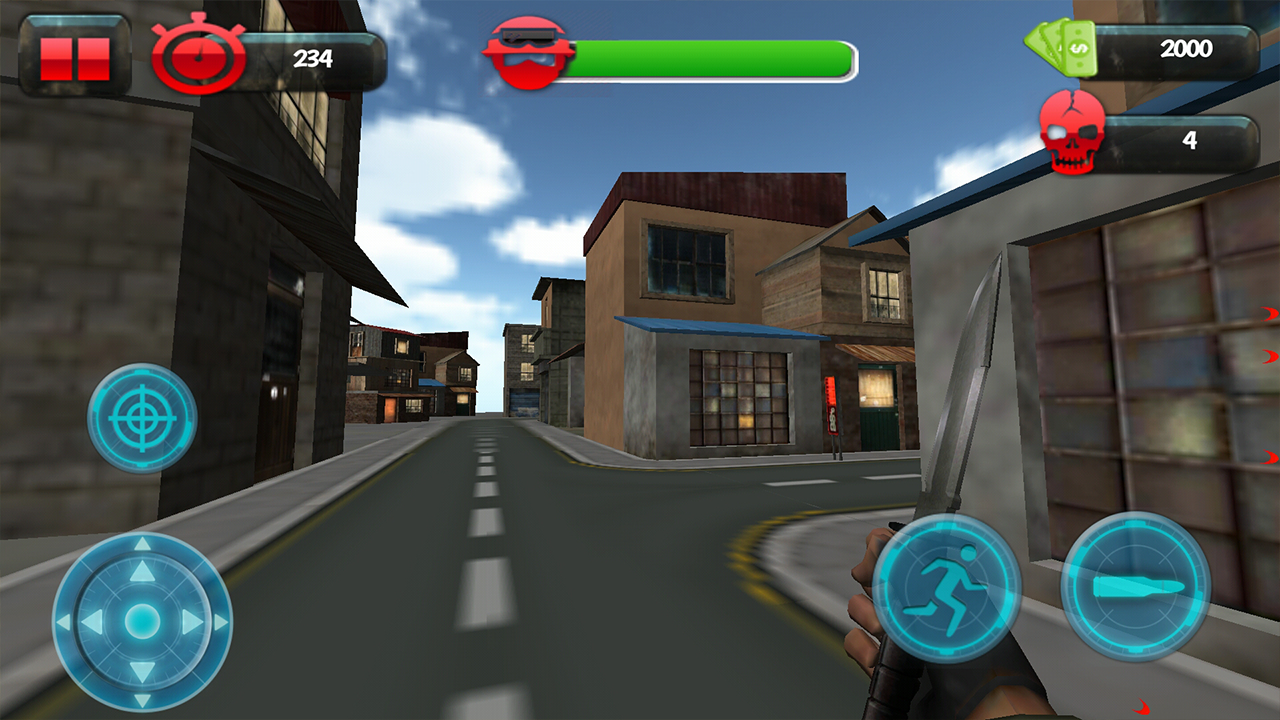This screenshot has width=1280, height=720.
Task: Click the timer display showing 234
Action: click(x=315, y=58)
